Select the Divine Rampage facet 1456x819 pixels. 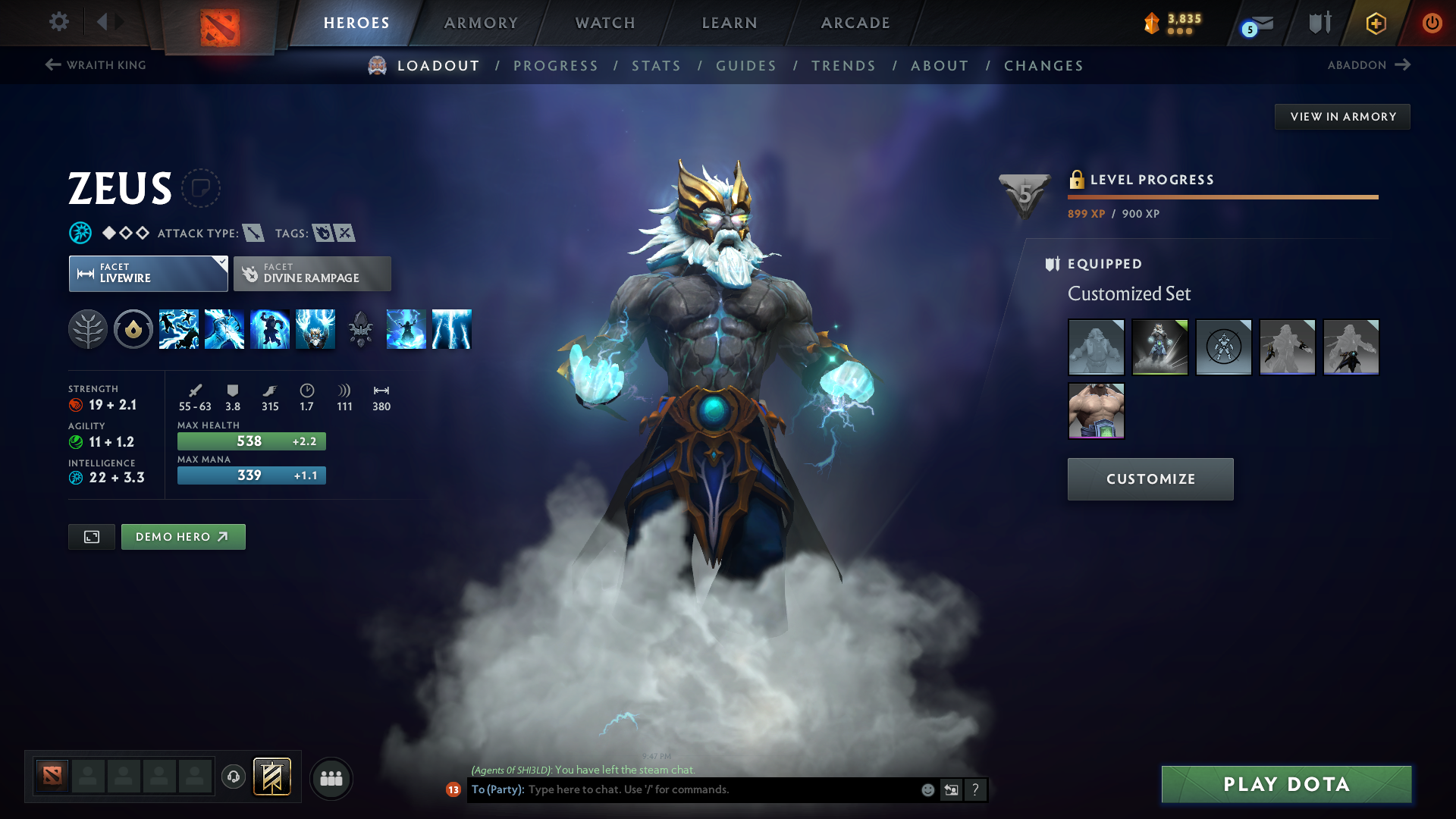tap(312, 273)
